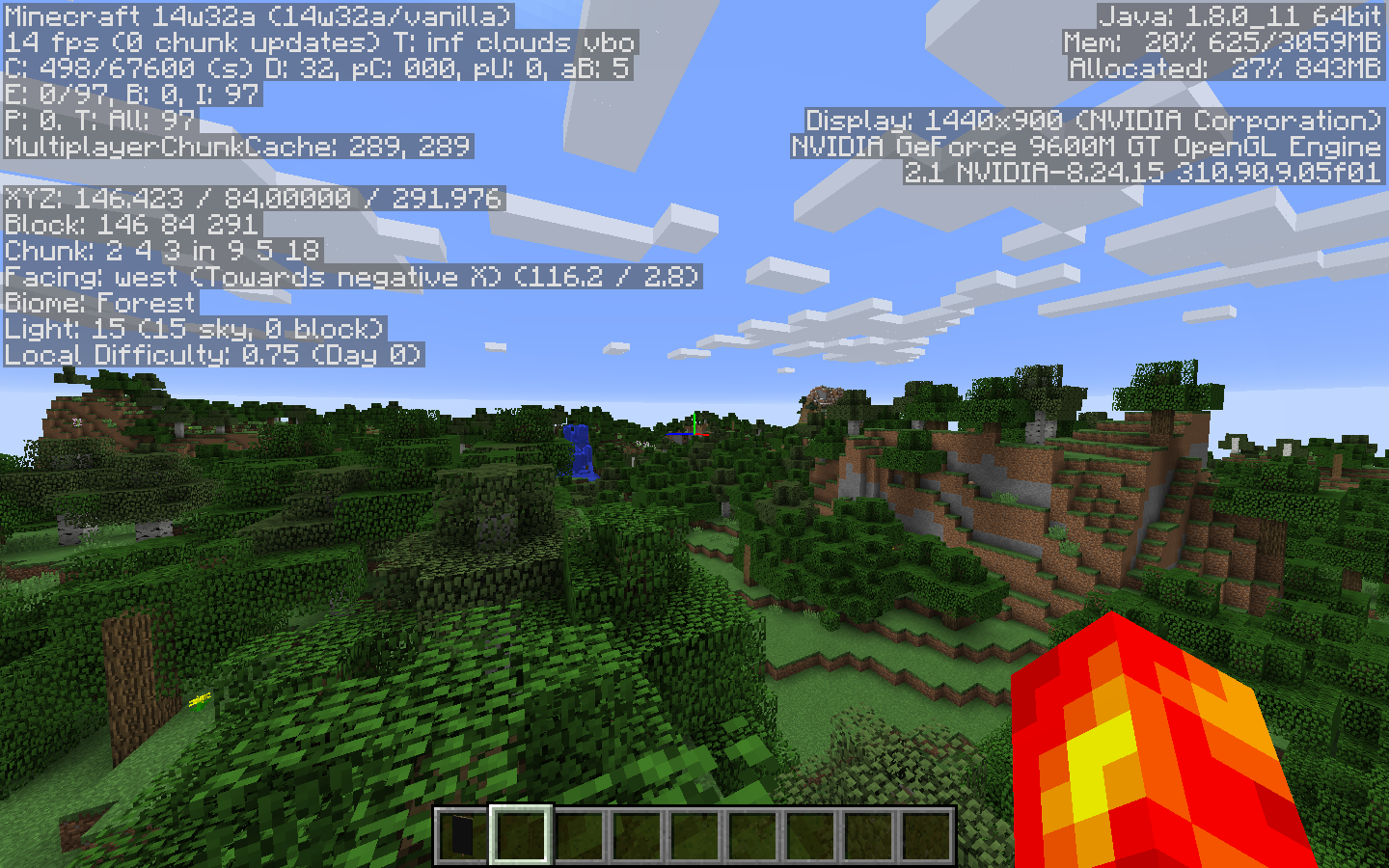The image size is (1389, 868).
Task: Click the MultiplayerChunkCache debug entry
Action: 235,148
